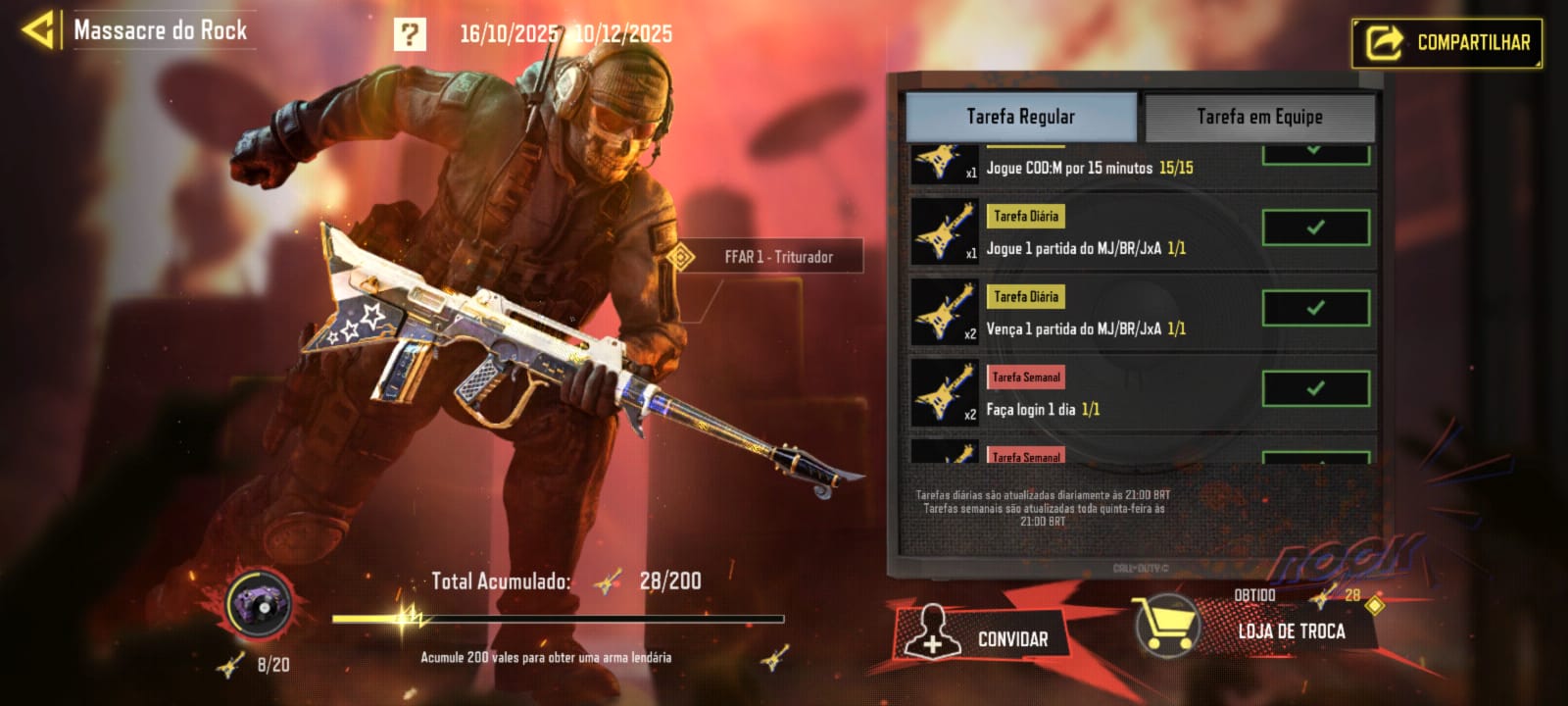Switch to the Tarefa em Equipe tab

1259,117
